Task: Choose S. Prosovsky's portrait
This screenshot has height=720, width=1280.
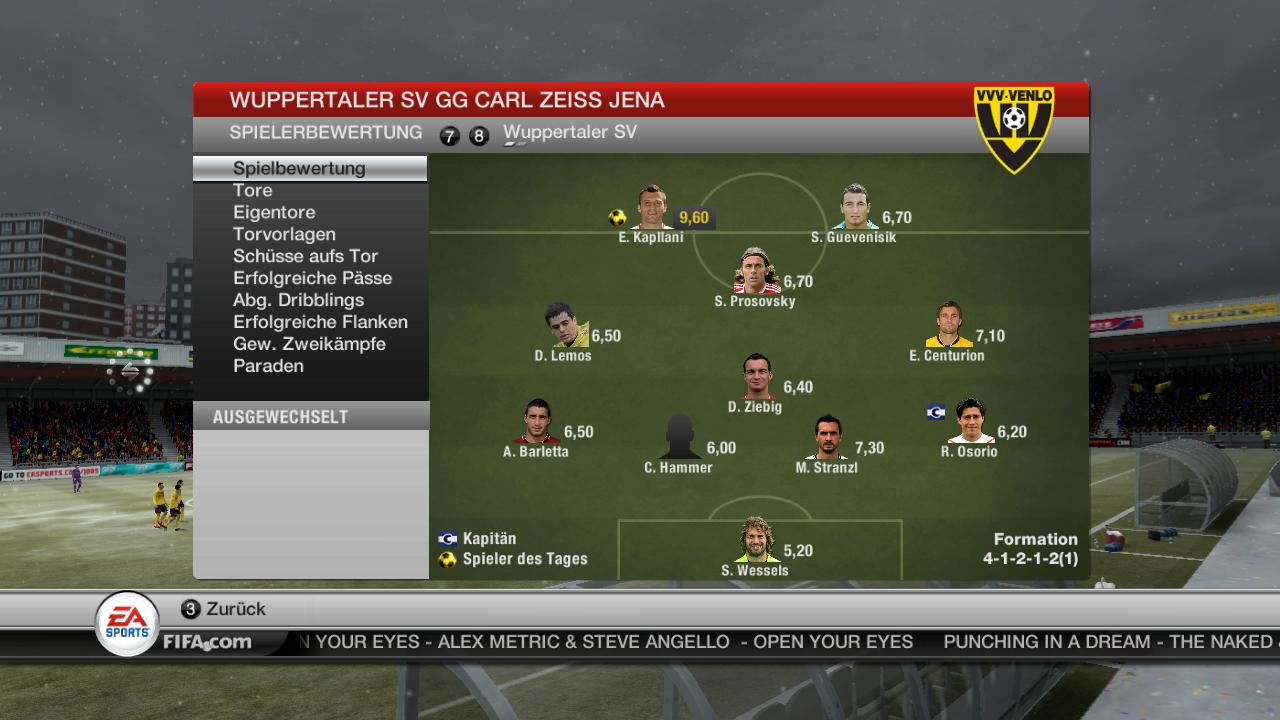Action: pyautogui.click(x=757, y=271)
